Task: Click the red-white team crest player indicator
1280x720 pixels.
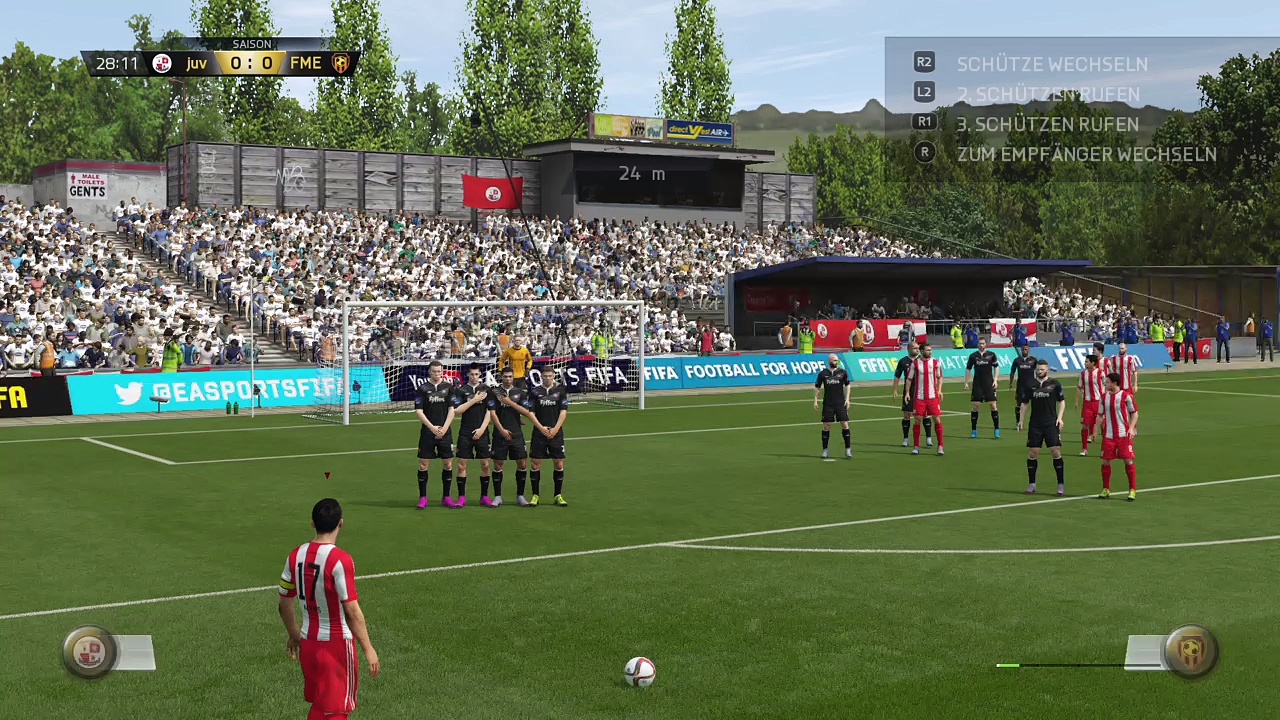Action: [x=89, y=652]
